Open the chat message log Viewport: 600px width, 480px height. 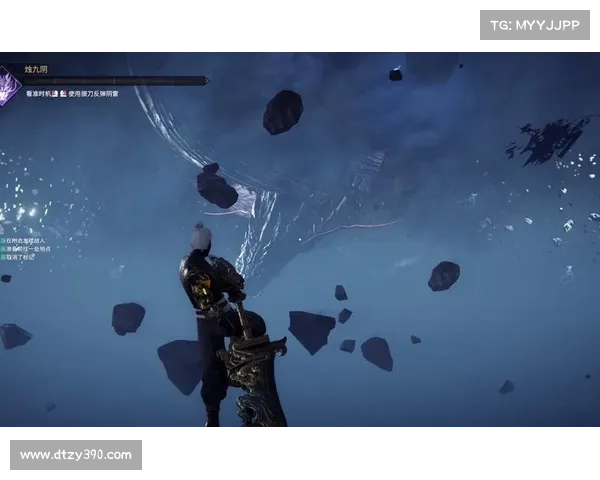coord(27,249)
